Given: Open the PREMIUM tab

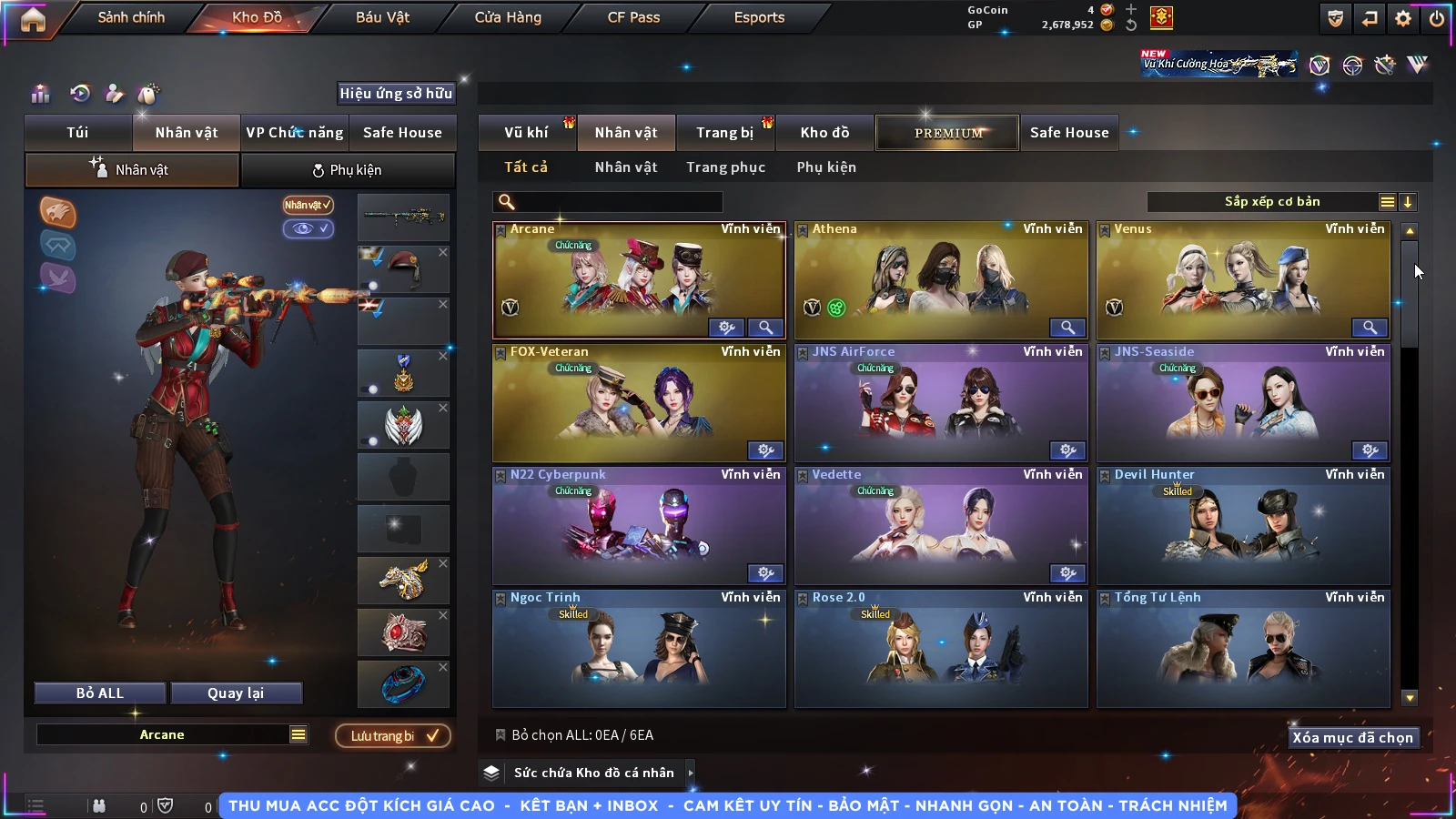Looking at the screenshot, I should point(947,133).
